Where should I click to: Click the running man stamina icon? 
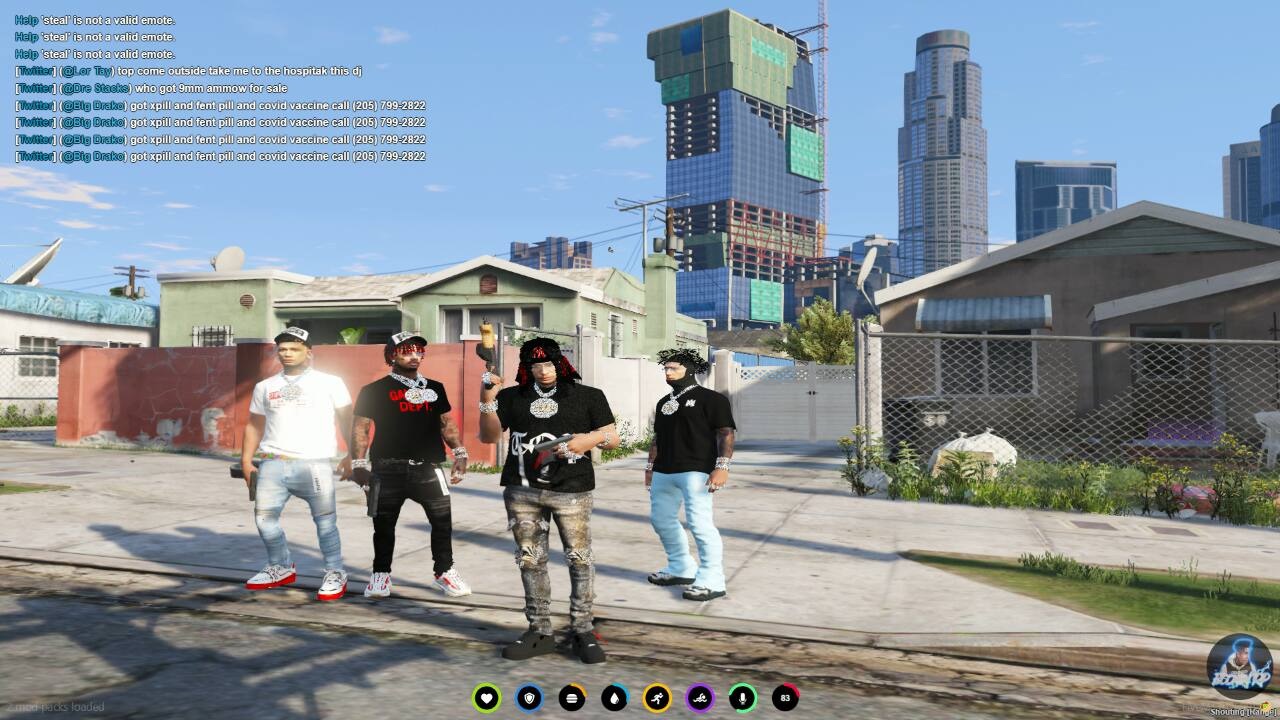coord(657,698)
